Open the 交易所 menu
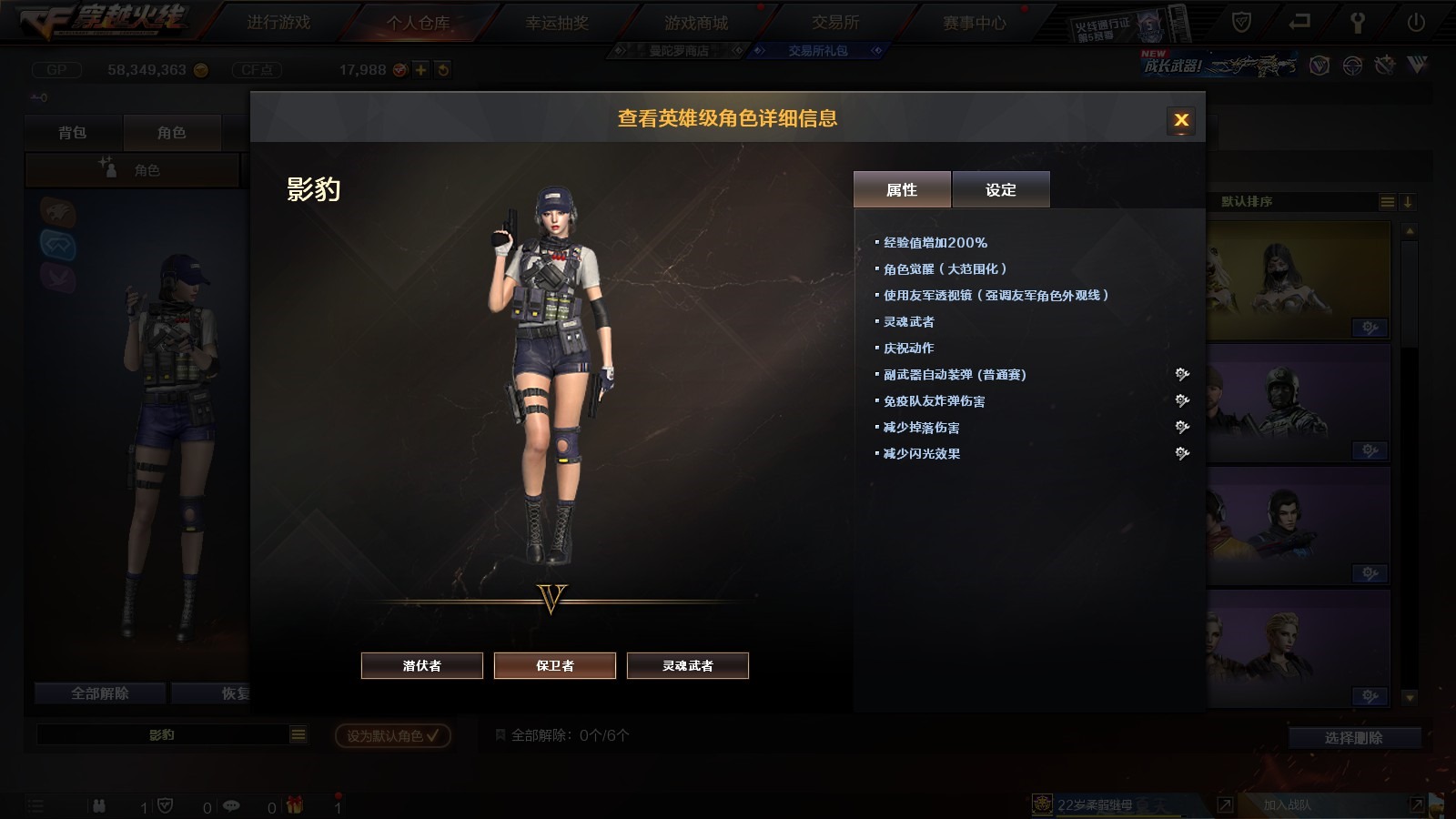The height and width of the screenshot is (819, 1456). pyautogui.click(x=835, y=22)
